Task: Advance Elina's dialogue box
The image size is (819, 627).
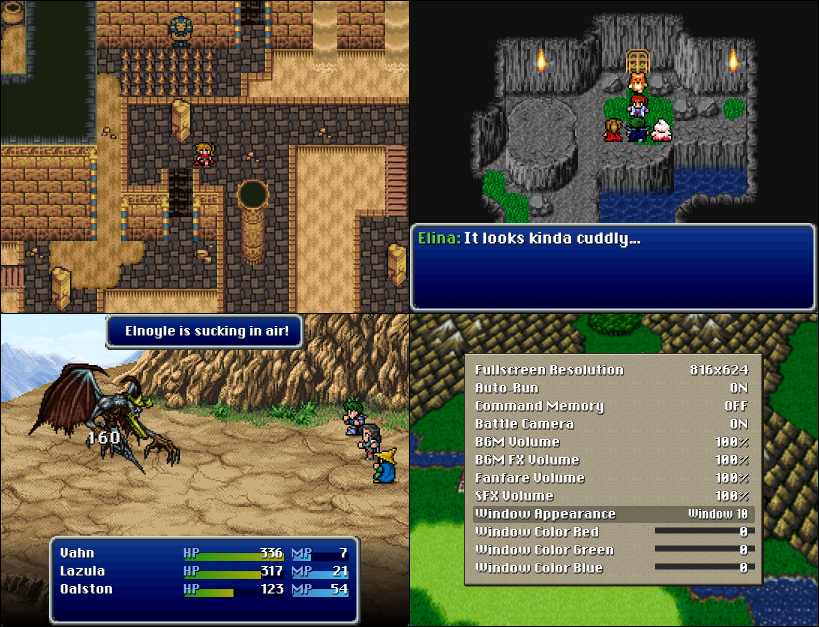Action: (x=612, y=266)
